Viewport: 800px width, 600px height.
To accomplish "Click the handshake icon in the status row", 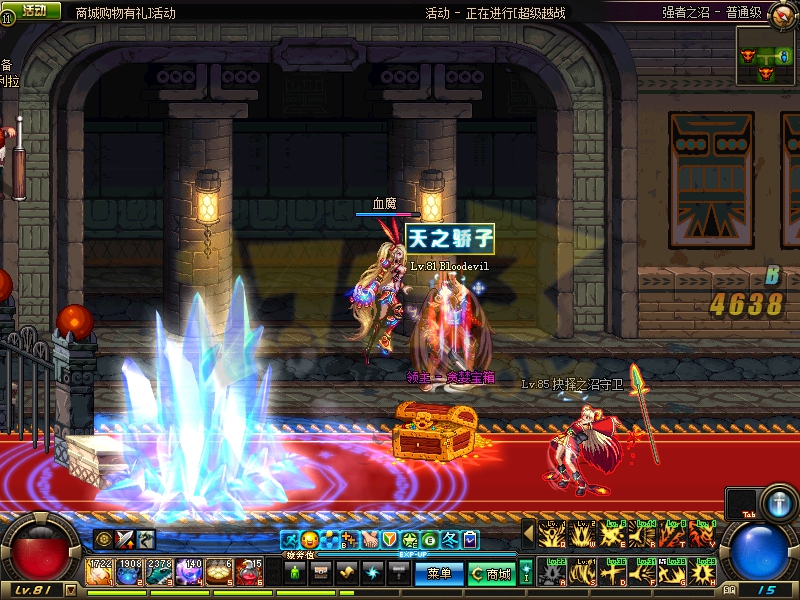I will point(370,540).
